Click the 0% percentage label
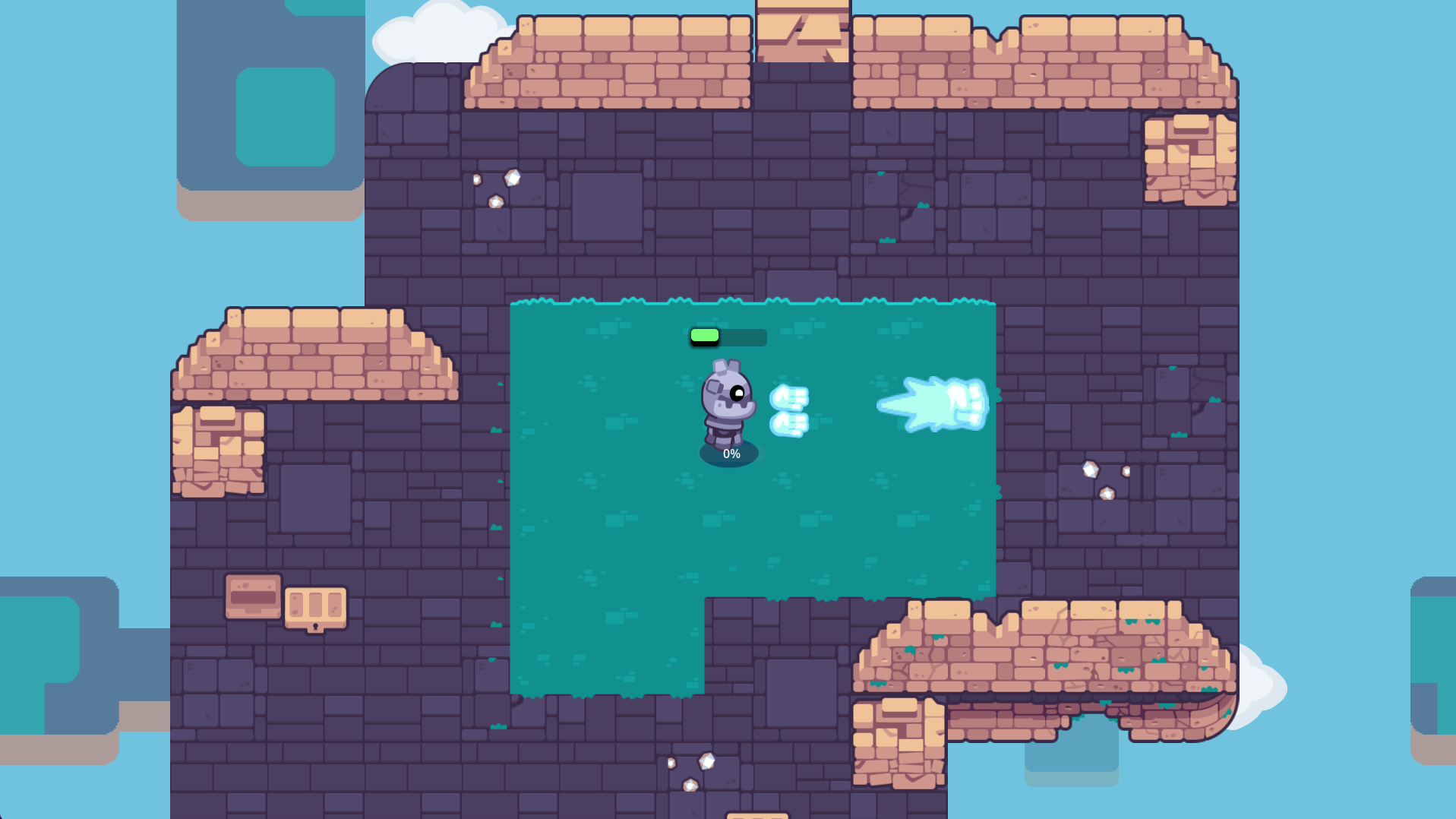Image resolution: width=1456 pixels, height=819 pixels. [731, 453]
